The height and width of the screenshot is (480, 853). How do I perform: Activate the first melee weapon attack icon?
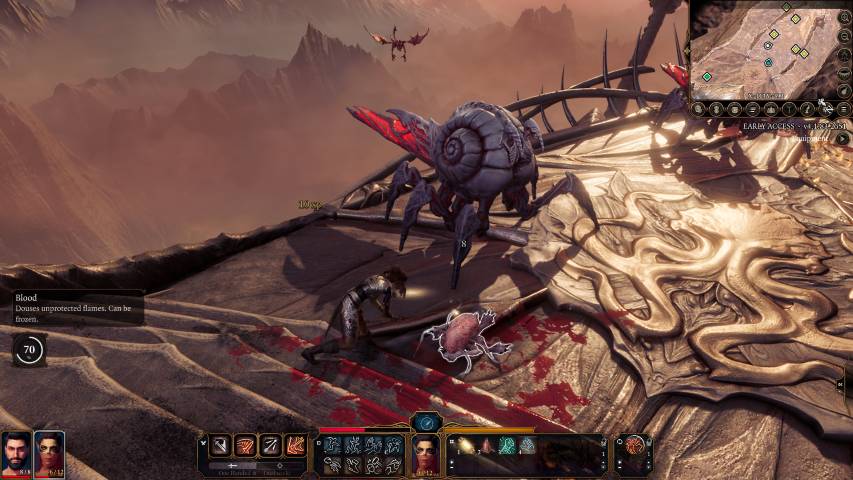click(219, 446)
